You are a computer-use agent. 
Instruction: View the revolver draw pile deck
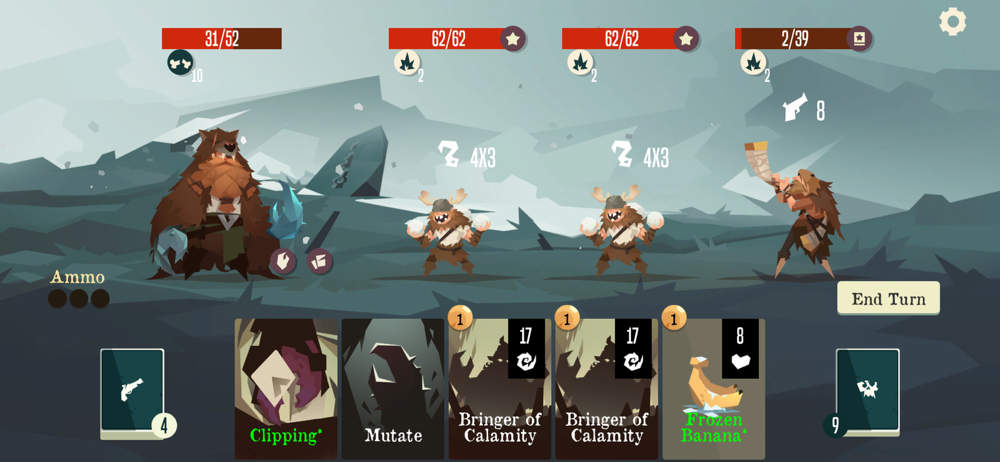click(x=132, y=391)
